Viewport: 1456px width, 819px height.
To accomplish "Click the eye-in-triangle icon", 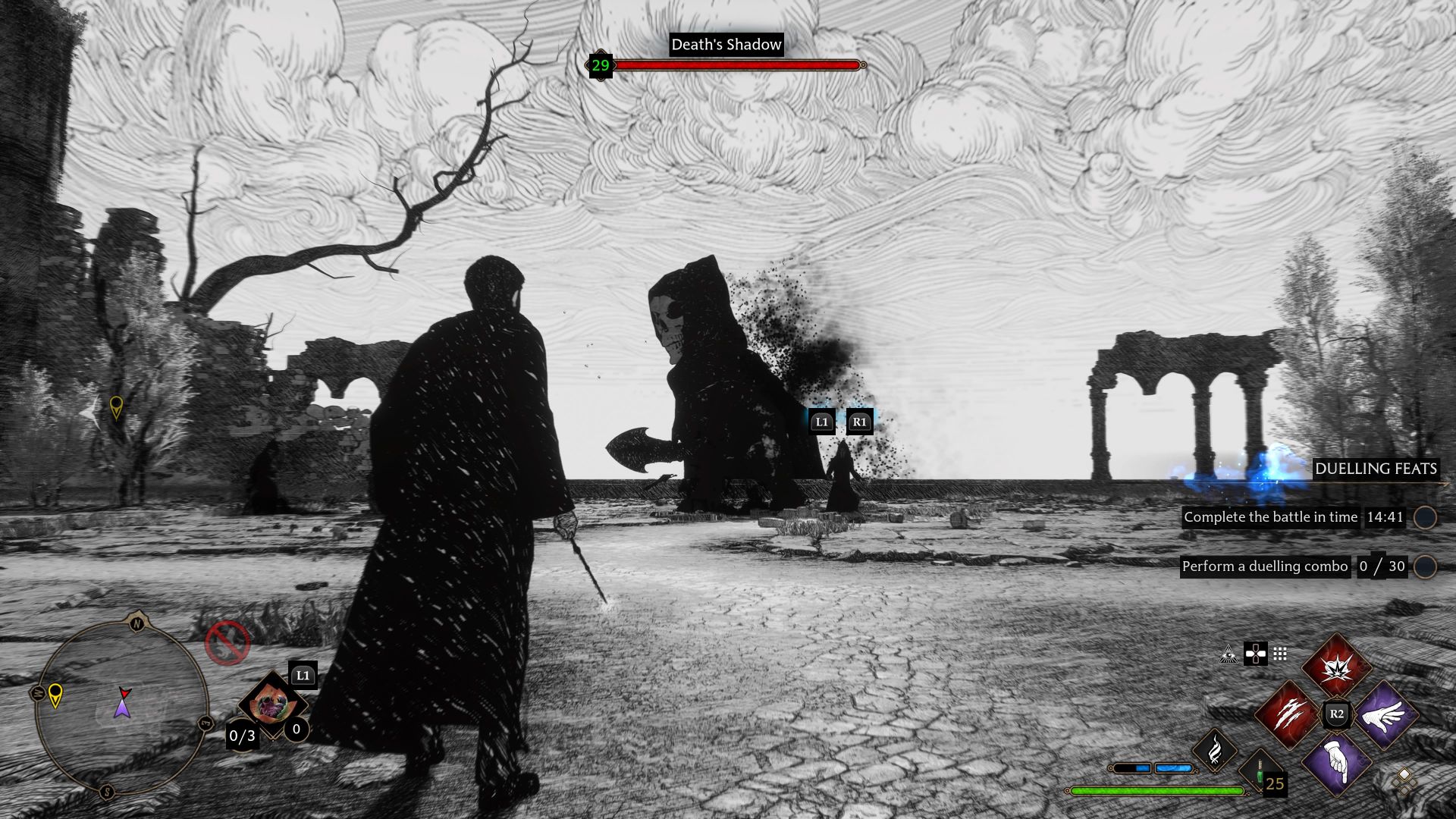I will tap(1228, 654).
